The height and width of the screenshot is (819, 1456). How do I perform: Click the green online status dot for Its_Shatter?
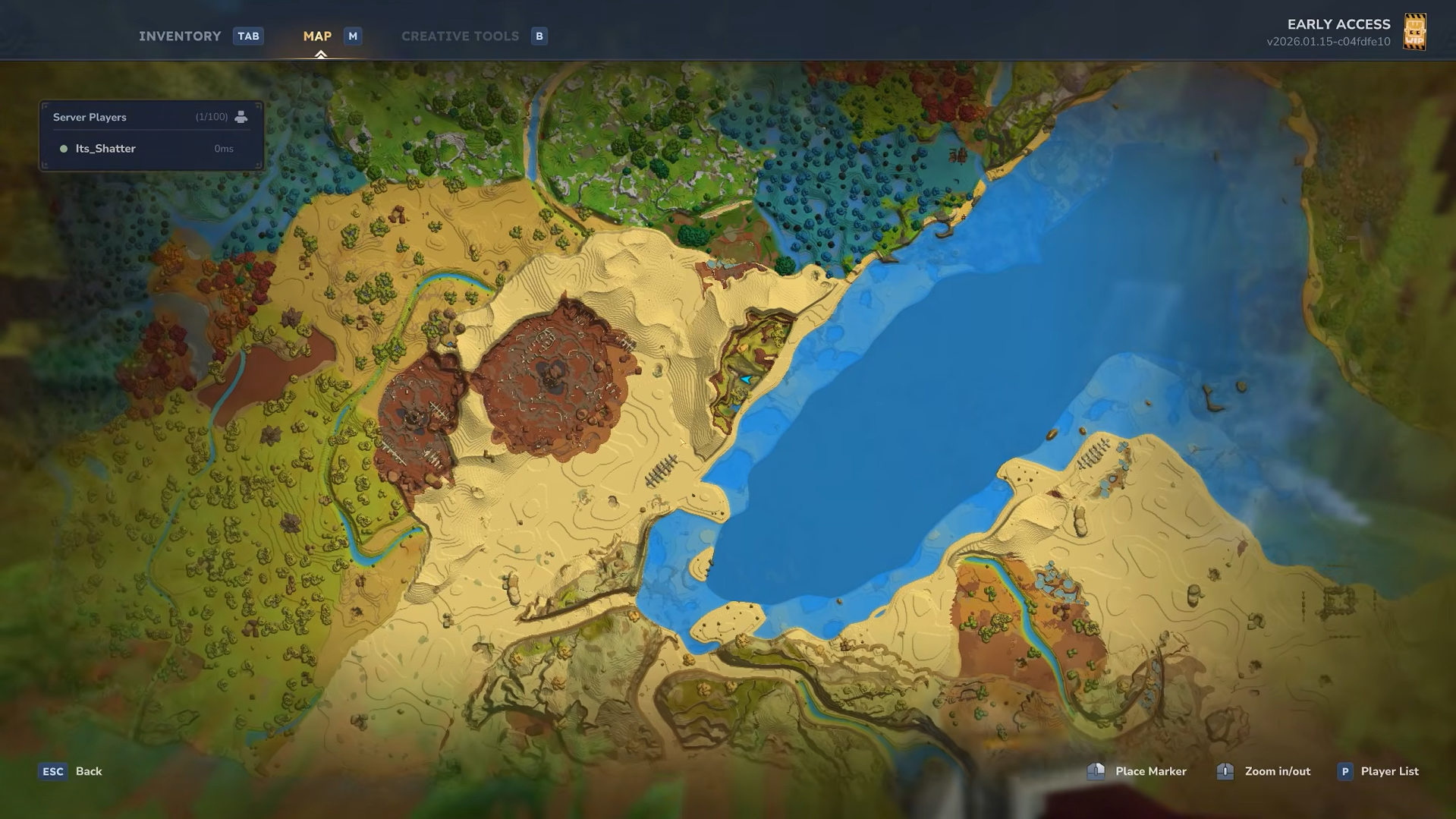64,148
